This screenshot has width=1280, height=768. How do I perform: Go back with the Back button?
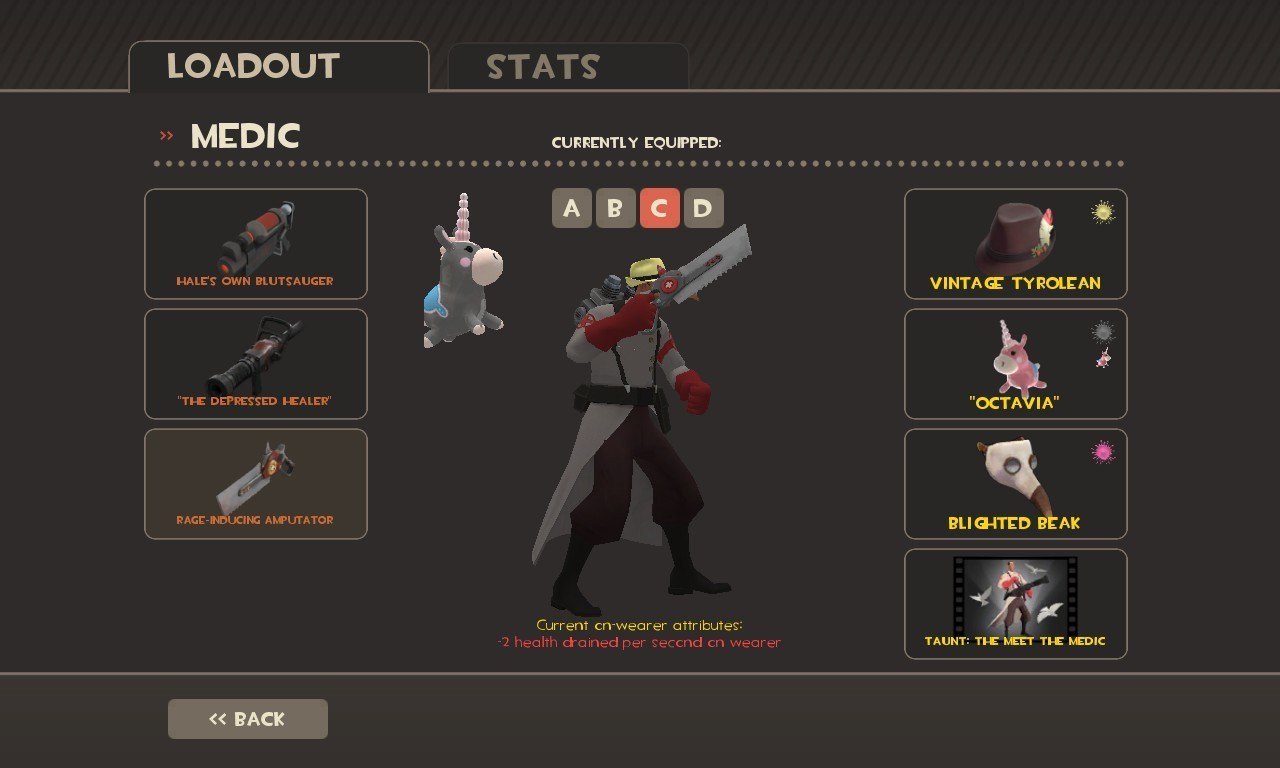click(248, 719)
